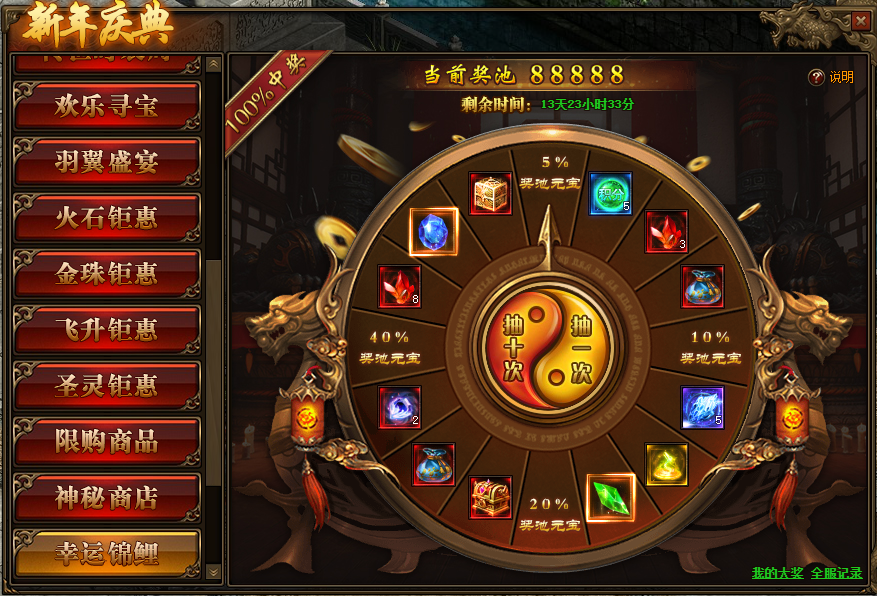Screen dimensions: 877x596
Task: Open the 金珠钜惠 offer
Action: (106, 273)
